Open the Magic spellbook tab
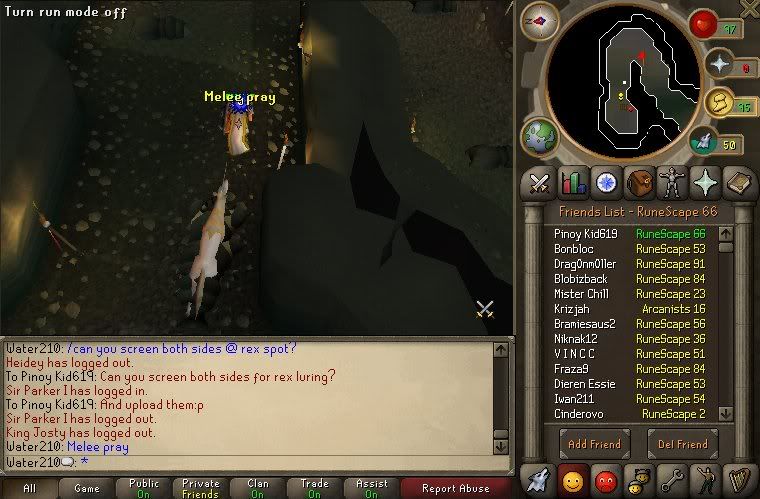Image resolution: width=760 pixels, height=499 pixels. click(736, 183)
